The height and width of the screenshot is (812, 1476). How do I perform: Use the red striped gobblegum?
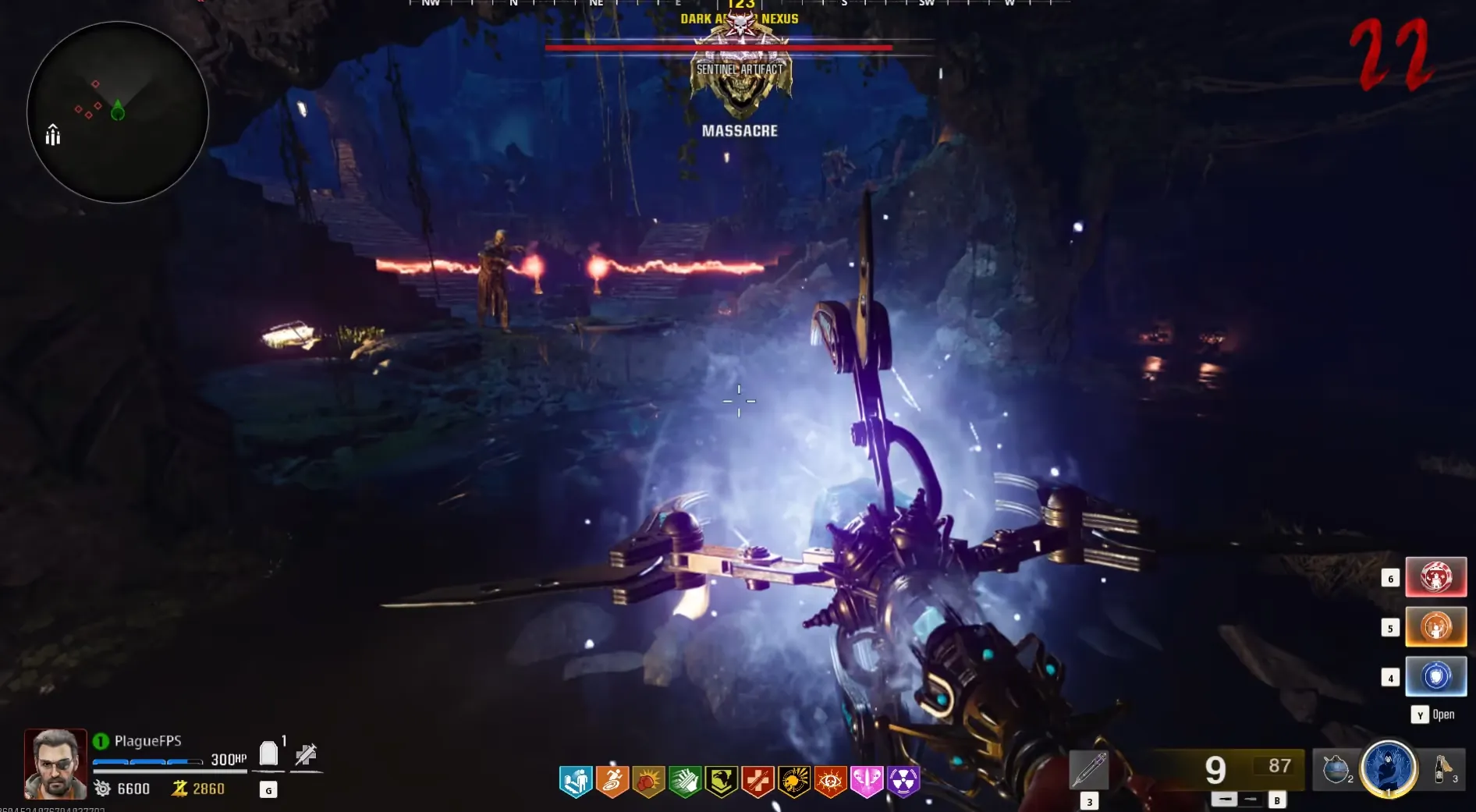point(1435,577)
